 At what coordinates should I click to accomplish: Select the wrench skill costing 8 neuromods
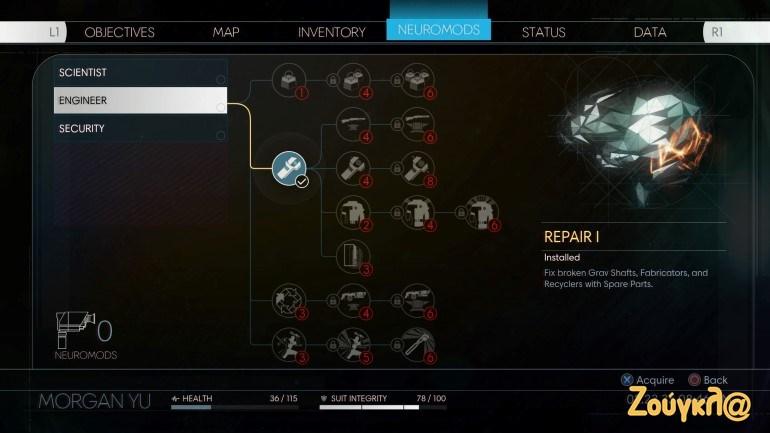[414, 167]
